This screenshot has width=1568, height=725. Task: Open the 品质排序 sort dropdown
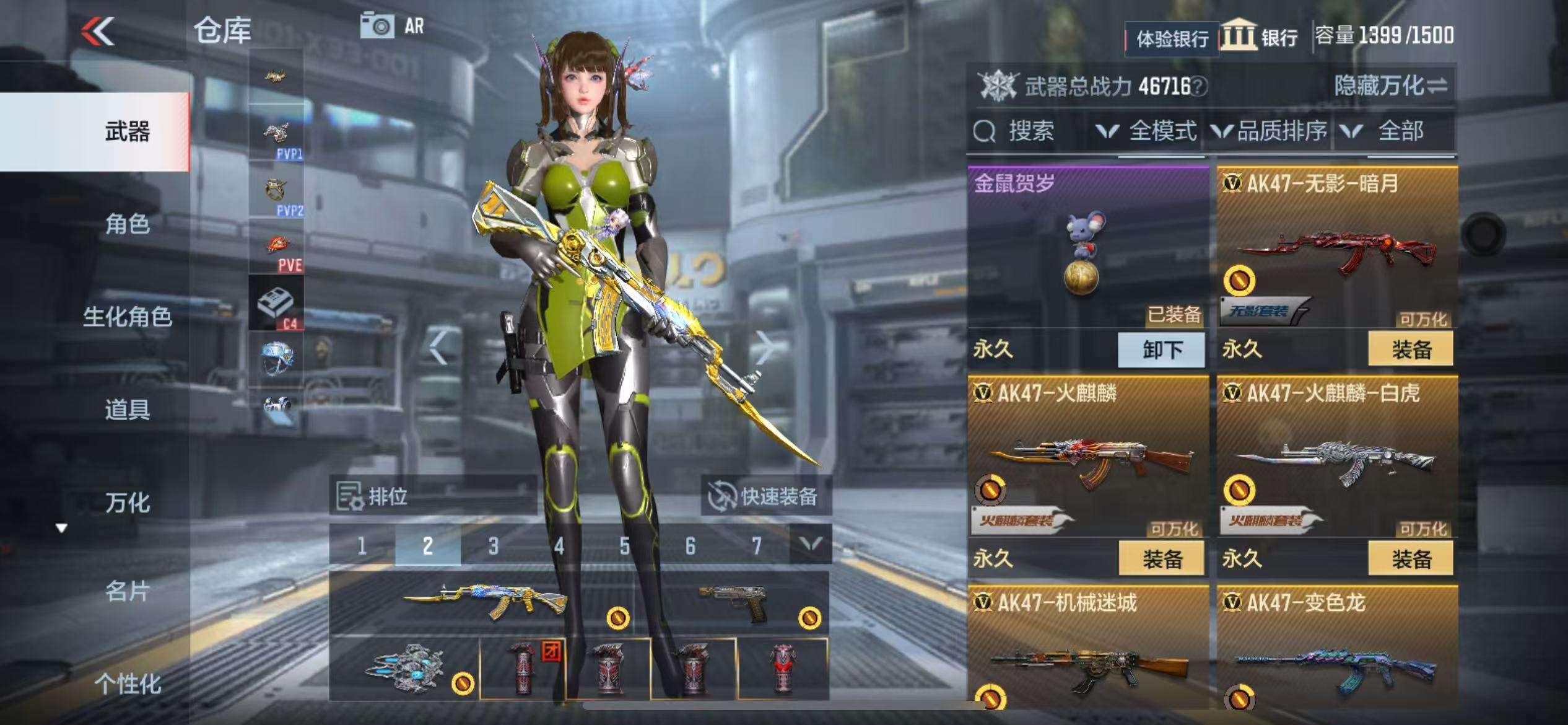1269,131
